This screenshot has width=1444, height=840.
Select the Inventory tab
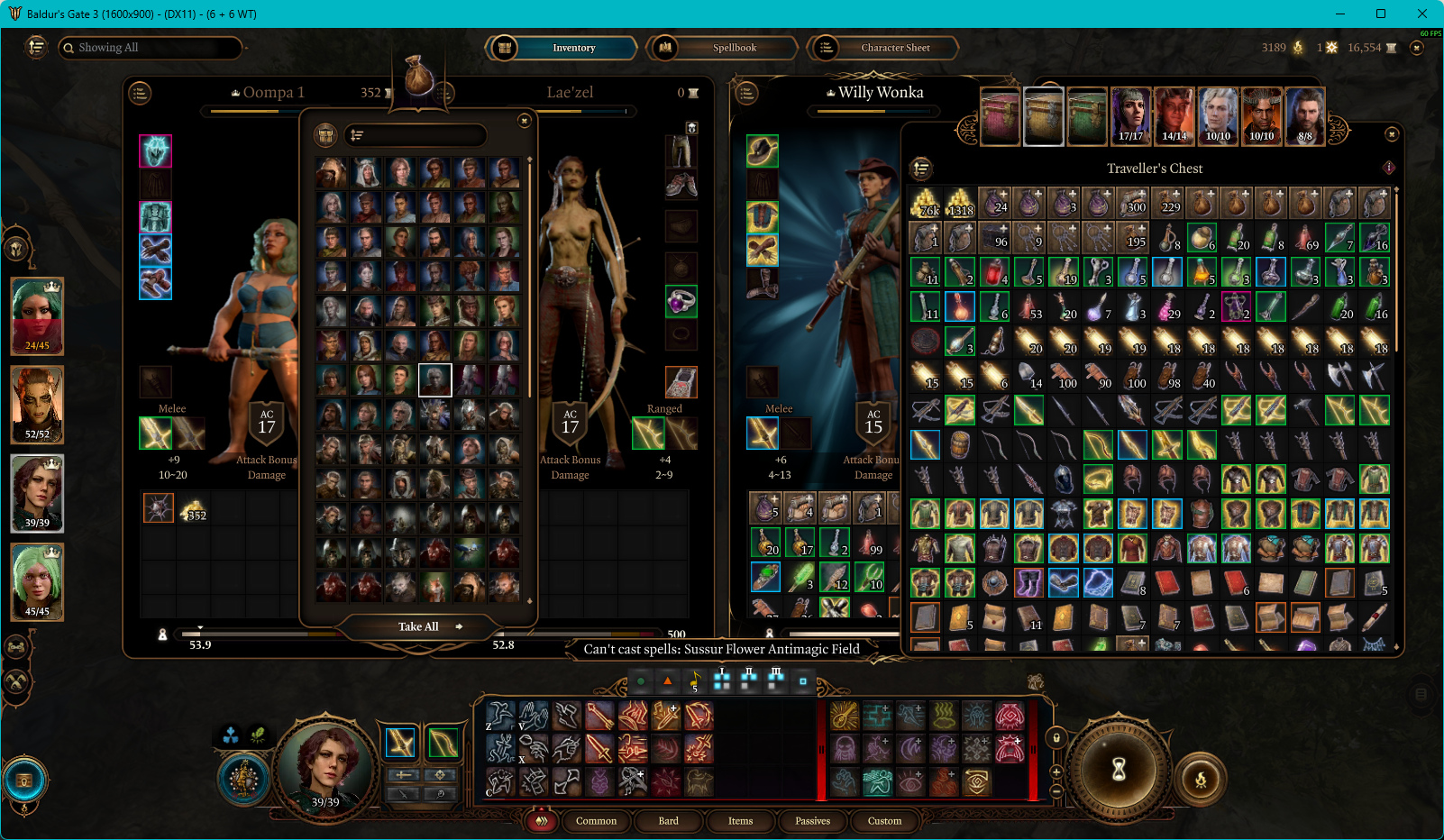(573, 48)
